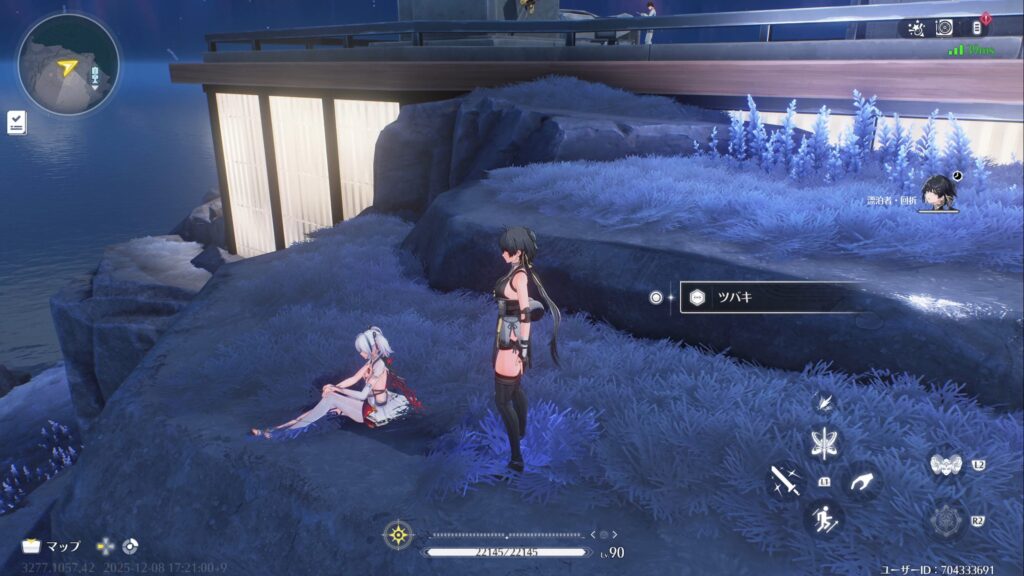
Task: Open the disc-shaped icon in top bar
Action: click(945, 28)
